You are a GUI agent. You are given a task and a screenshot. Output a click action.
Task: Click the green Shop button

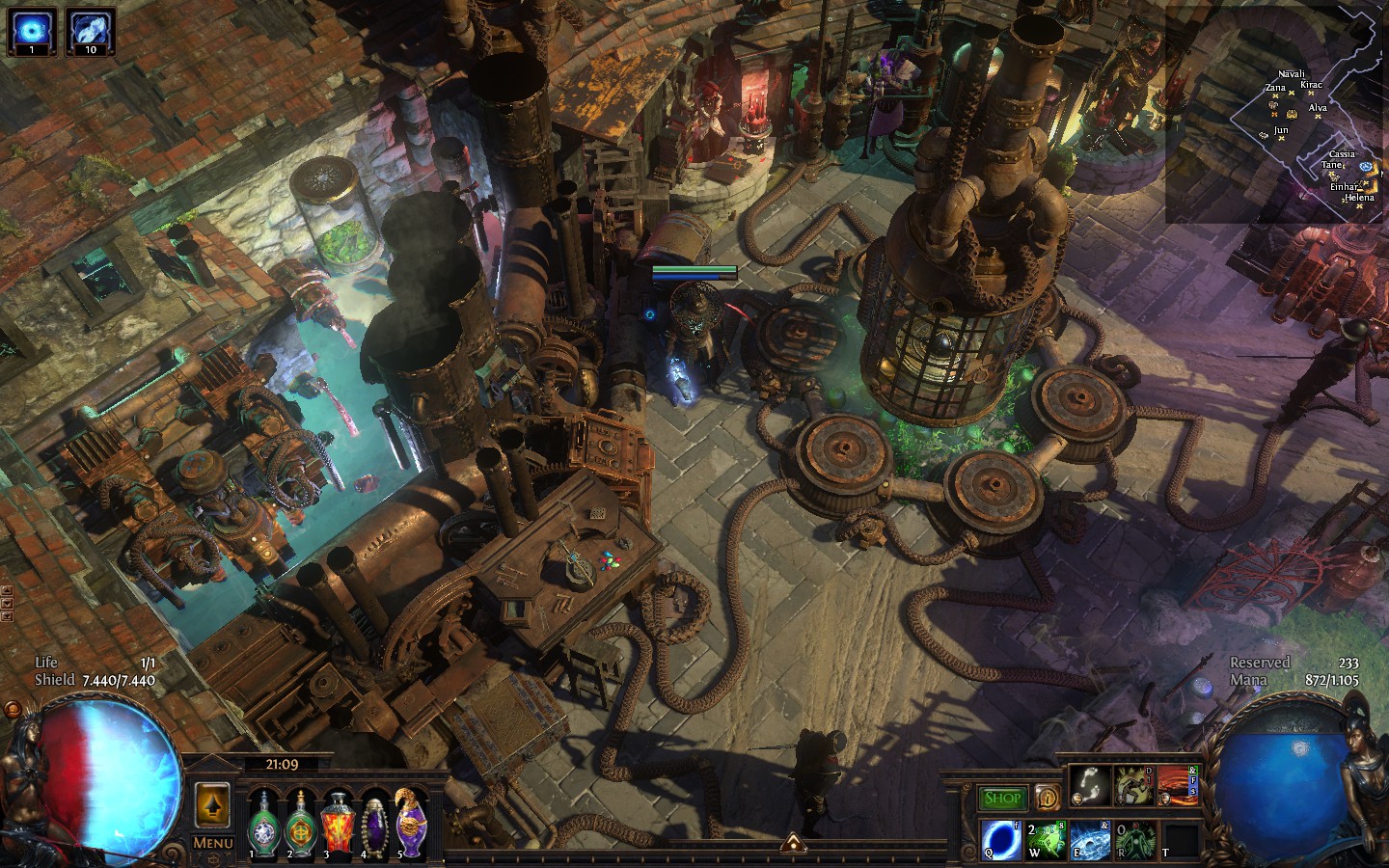point(1003,797)
